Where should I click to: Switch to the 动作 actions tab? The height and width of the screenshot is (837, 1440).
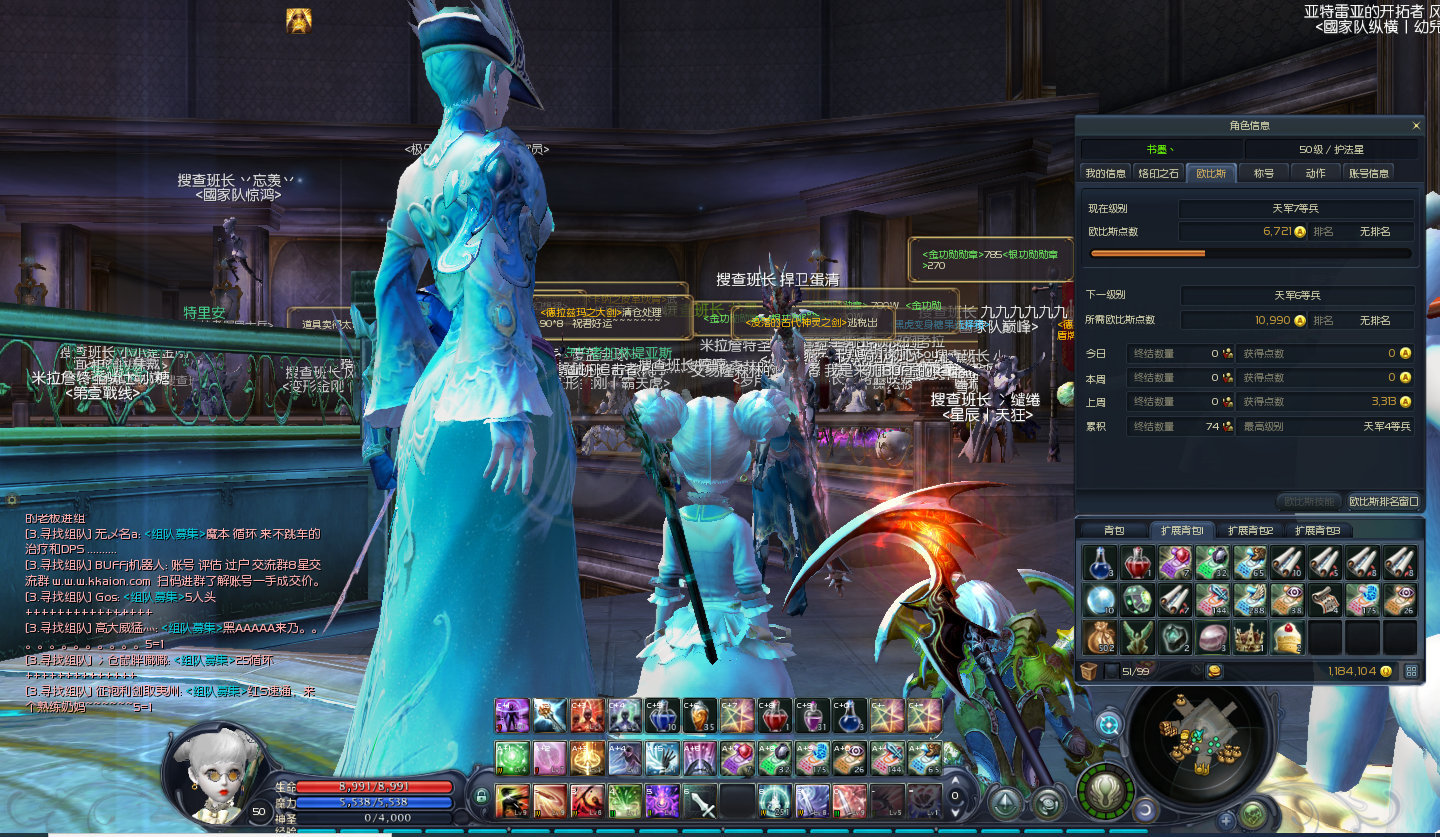(1315, 173)
